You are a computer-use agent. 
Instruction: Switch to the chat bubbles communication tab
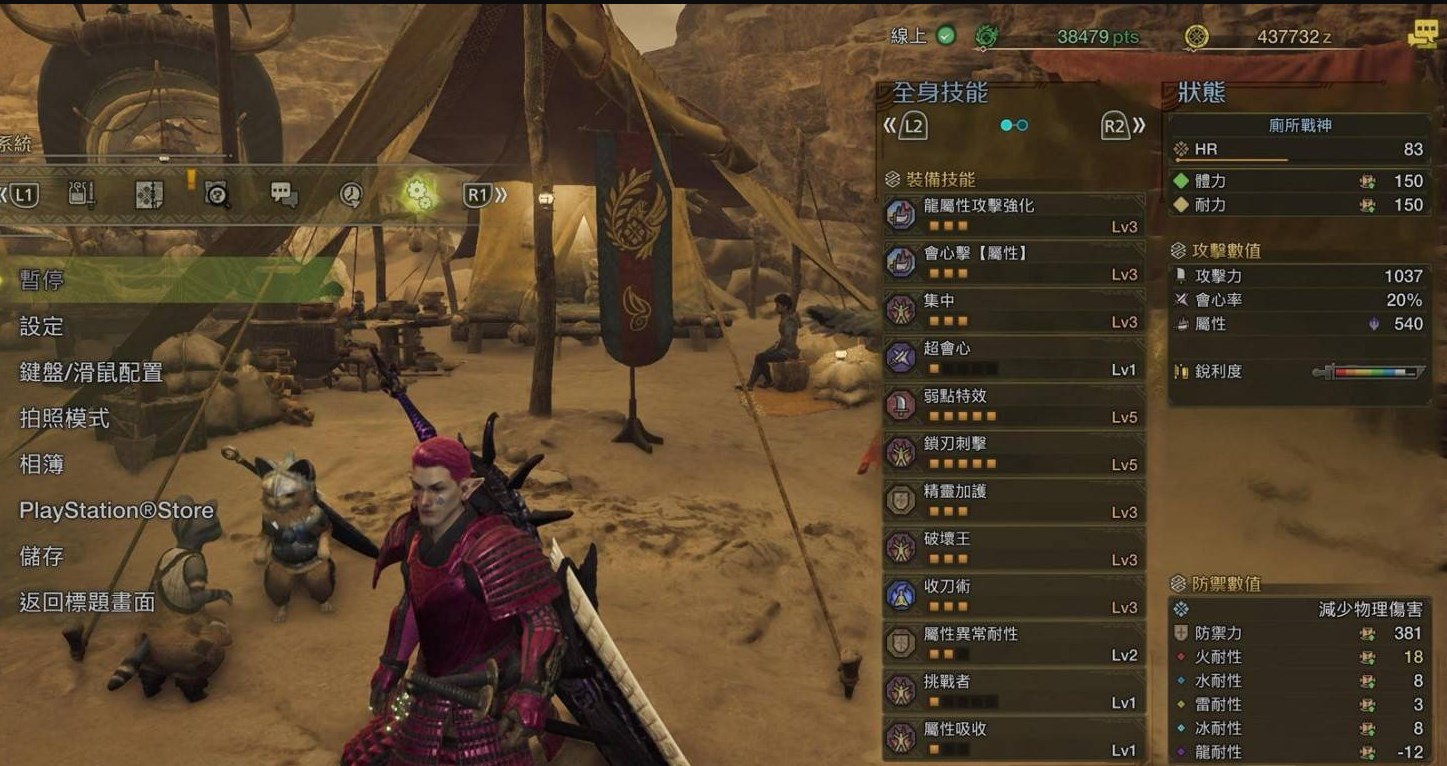point(284,194)
